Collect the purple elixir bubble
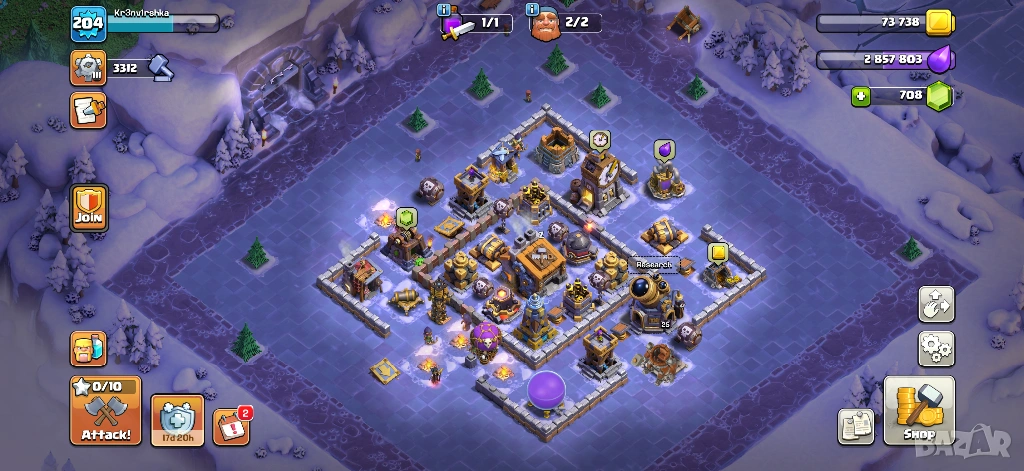The image size is (1024, 471). point(663,150)
